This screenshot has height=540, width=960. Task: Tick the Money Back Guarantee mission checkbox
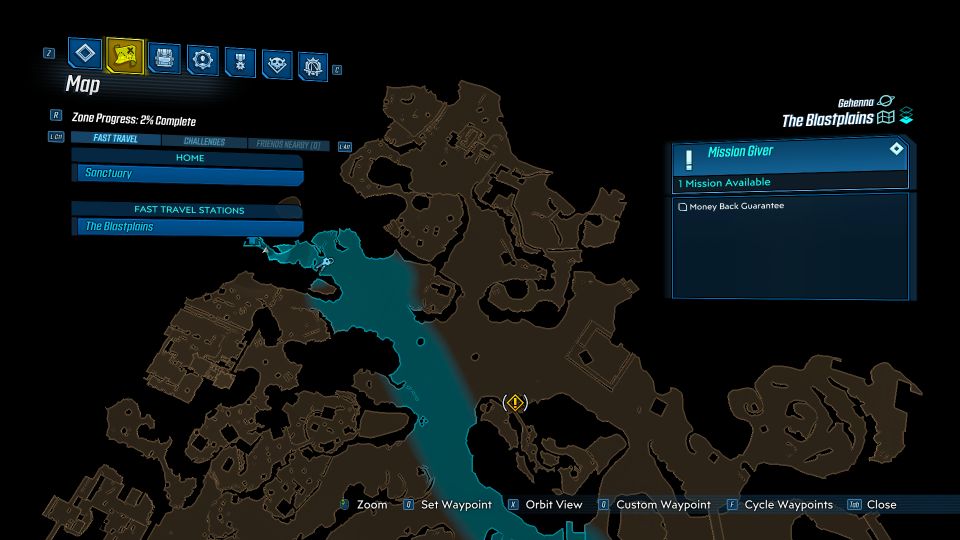pyautogui.click(x=683, y=207)
